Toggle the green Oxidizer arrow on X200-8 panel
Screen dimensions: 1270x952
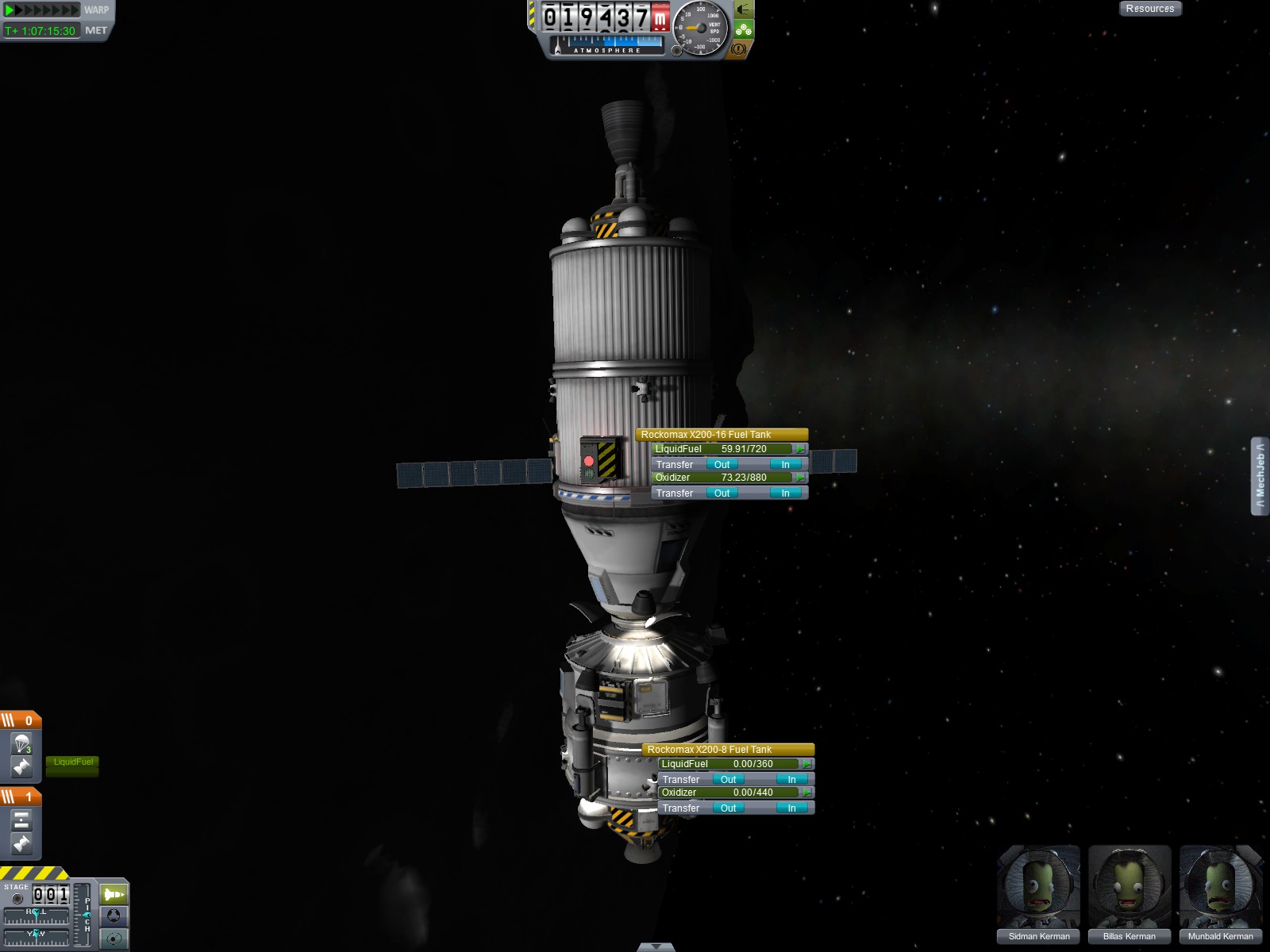pyautogui.click(x=807, y=792)
